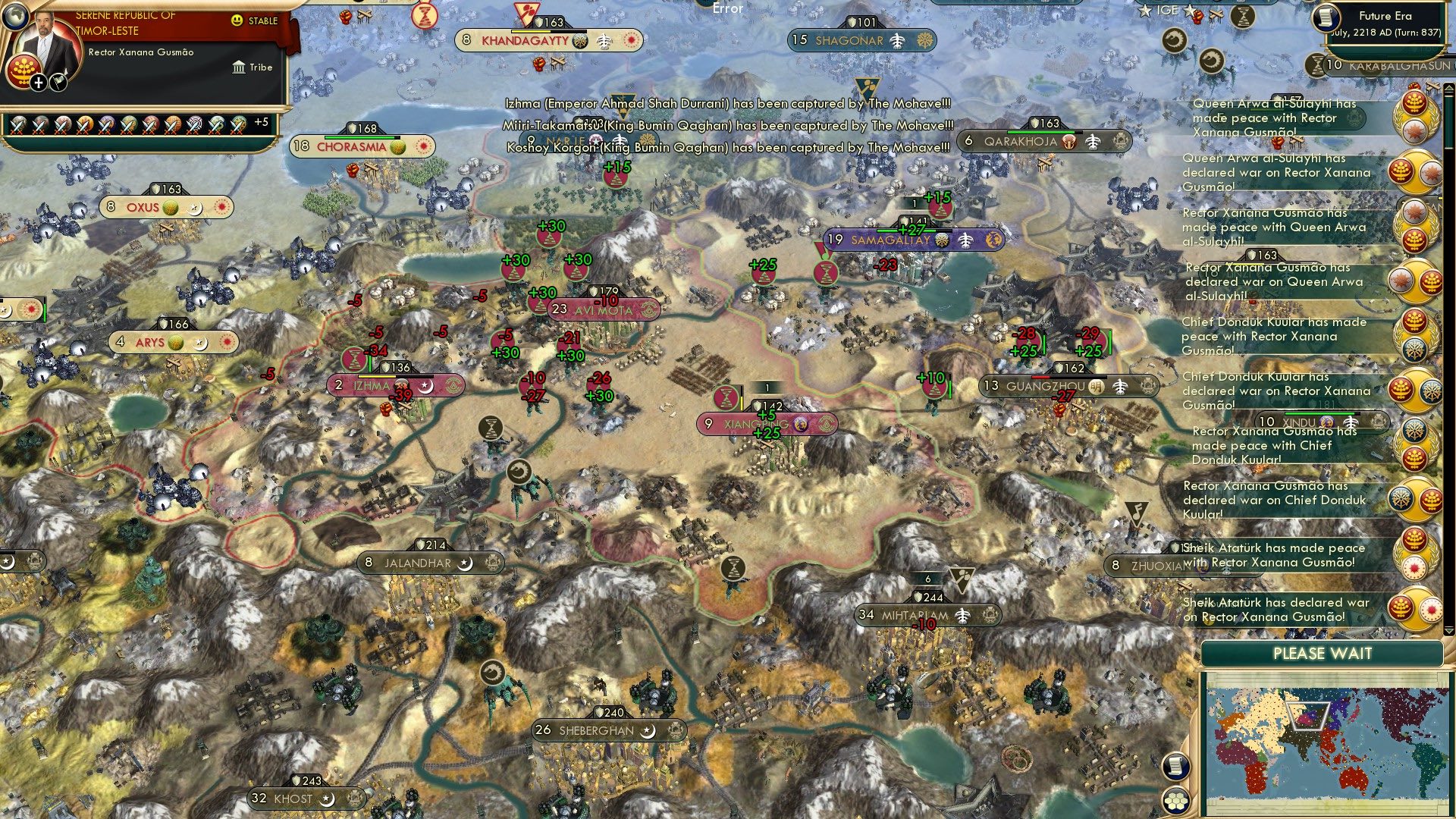Click the STABLE happiness smiley icon
1456x819 pixels.
tap(237, 20)
